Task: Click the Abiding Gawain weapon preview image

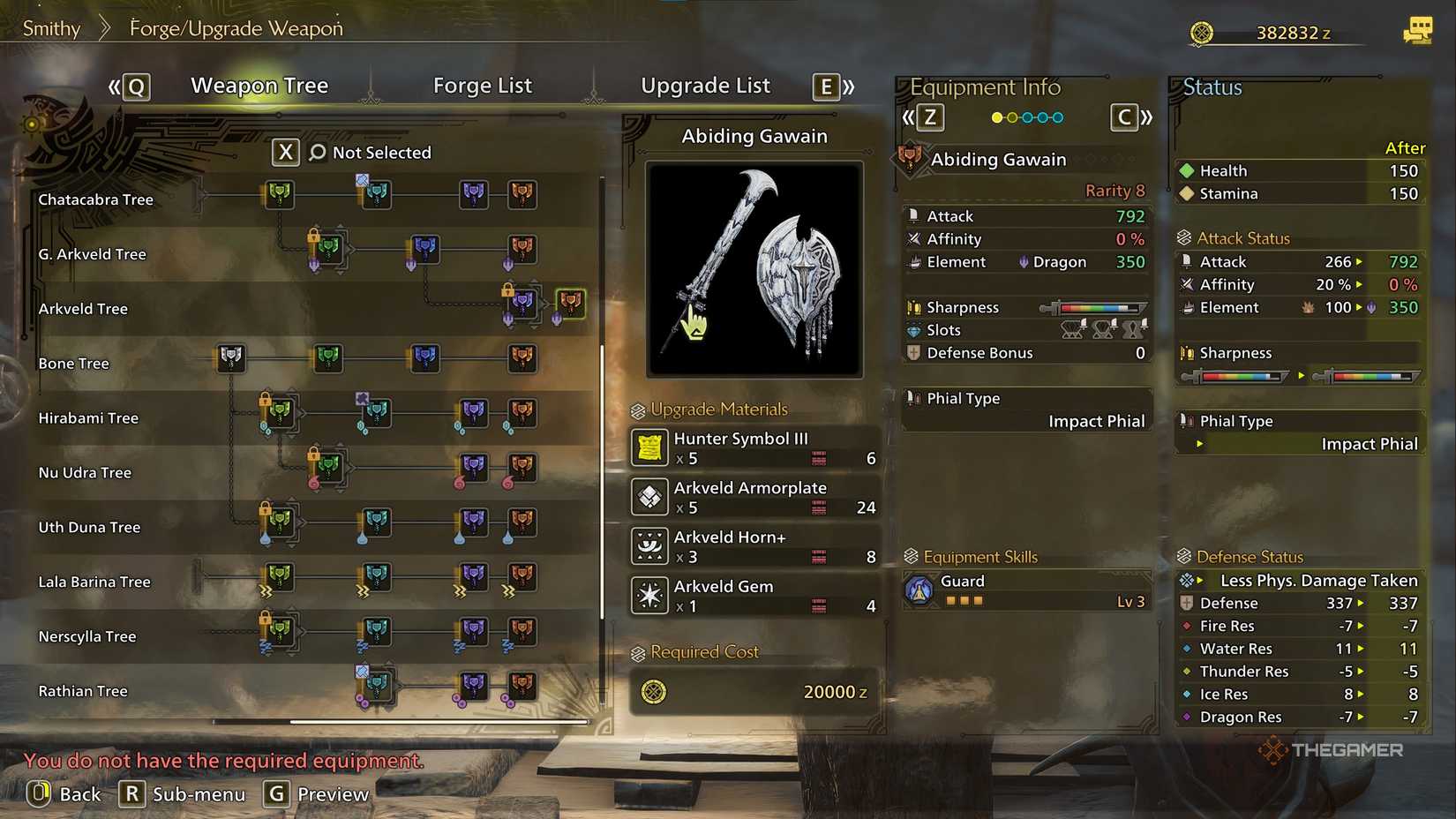Action: (754, 267)
